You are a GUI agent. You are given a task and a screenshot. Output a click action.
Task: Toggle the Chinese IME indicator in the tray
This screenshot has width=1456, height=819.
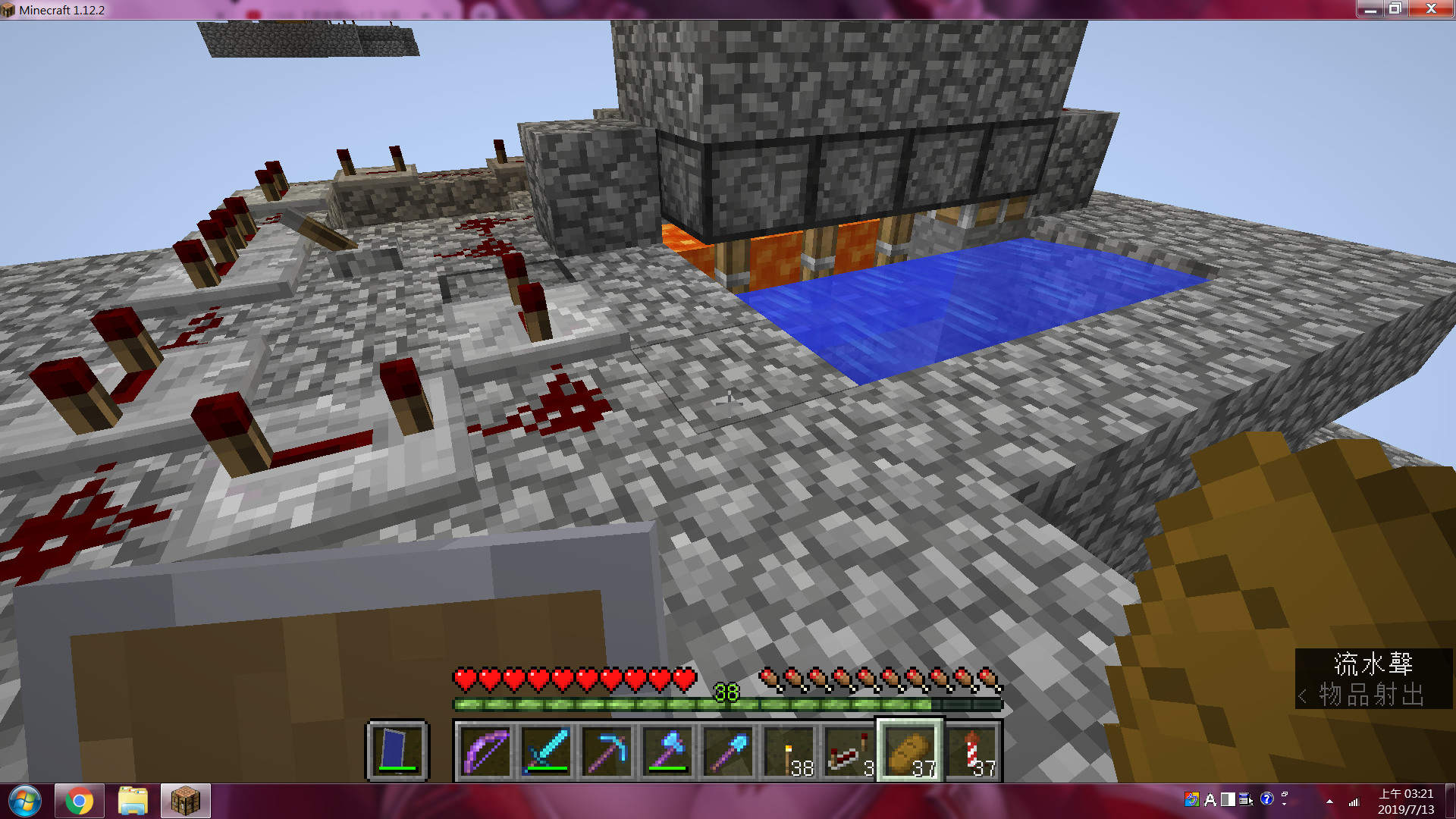coord(1192,800)
